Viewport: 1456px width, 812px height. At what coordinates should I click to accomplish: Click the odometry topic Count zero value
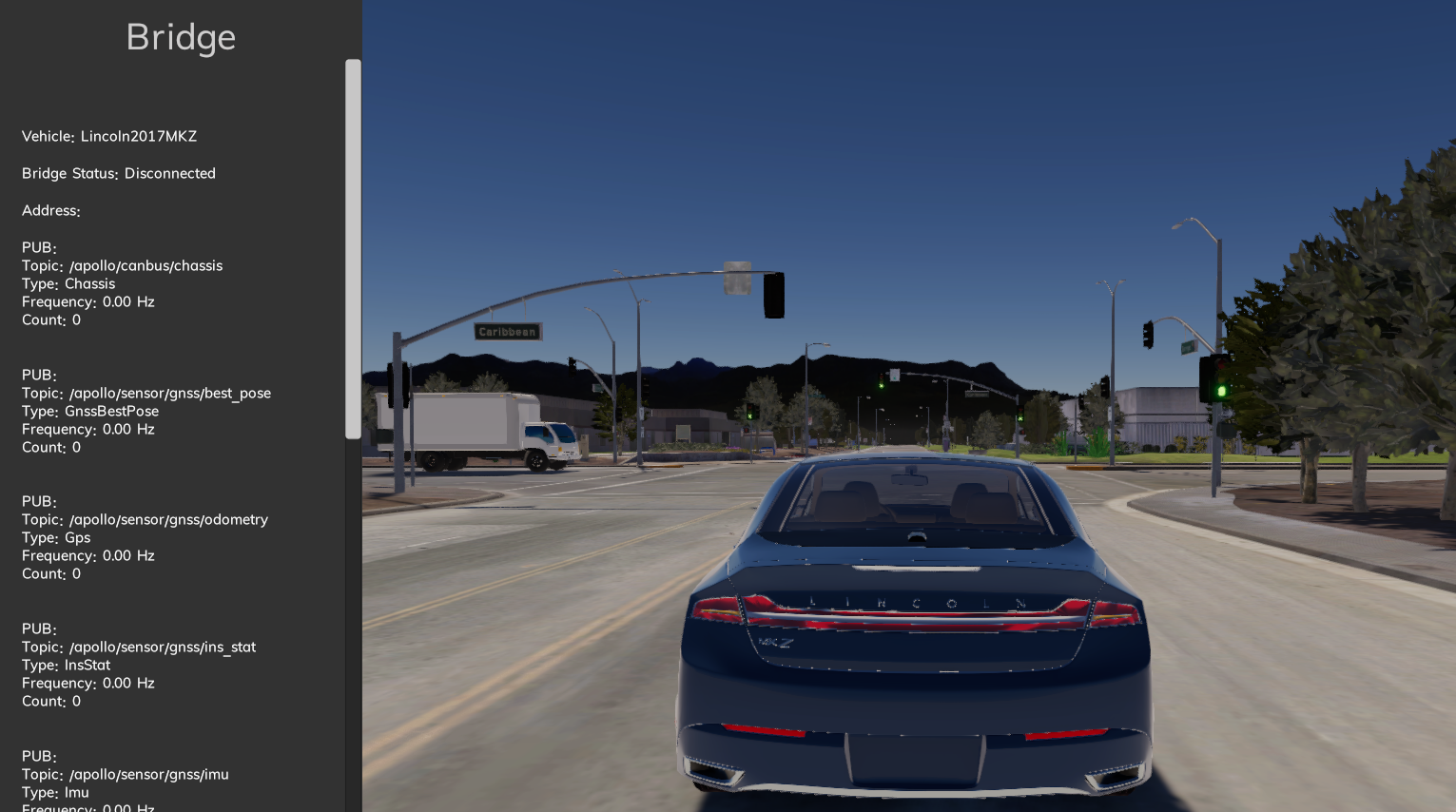click(51, 573)
